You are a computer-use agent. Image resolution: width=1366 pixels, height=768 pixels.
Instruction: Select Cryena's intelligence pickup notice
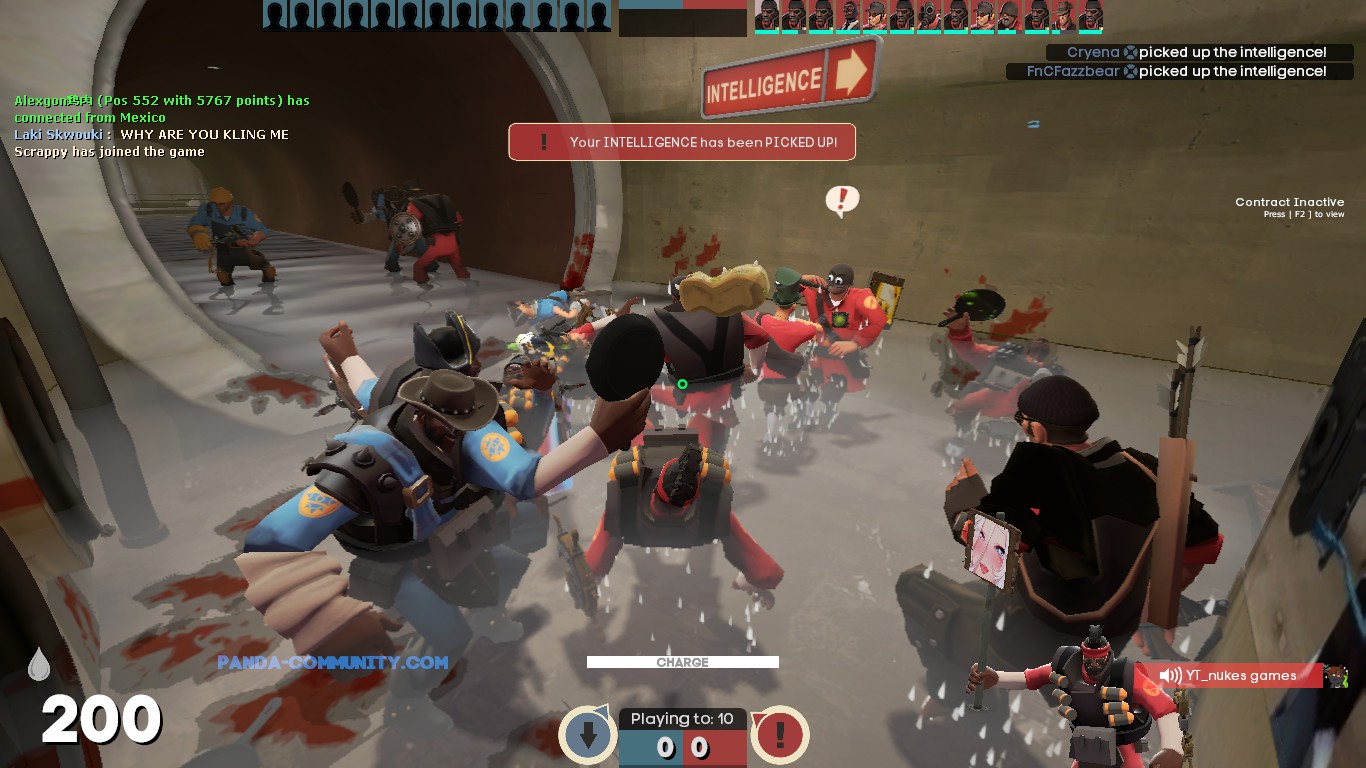coord(1187,52)
